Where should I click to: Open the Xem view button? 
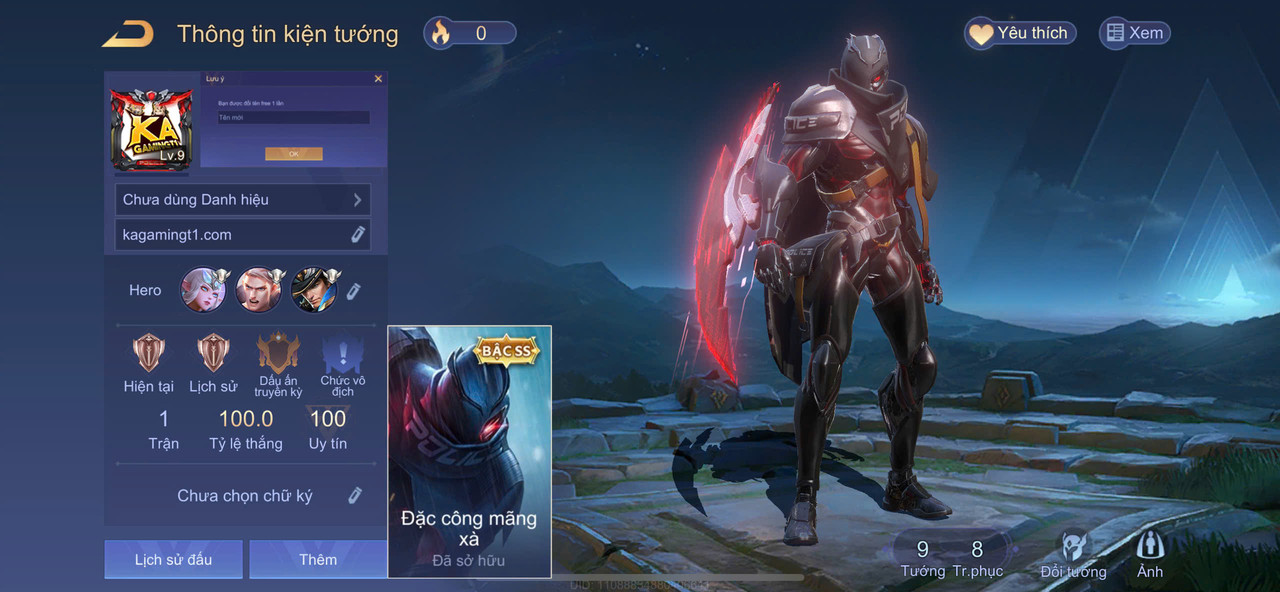coord(1134,34)
